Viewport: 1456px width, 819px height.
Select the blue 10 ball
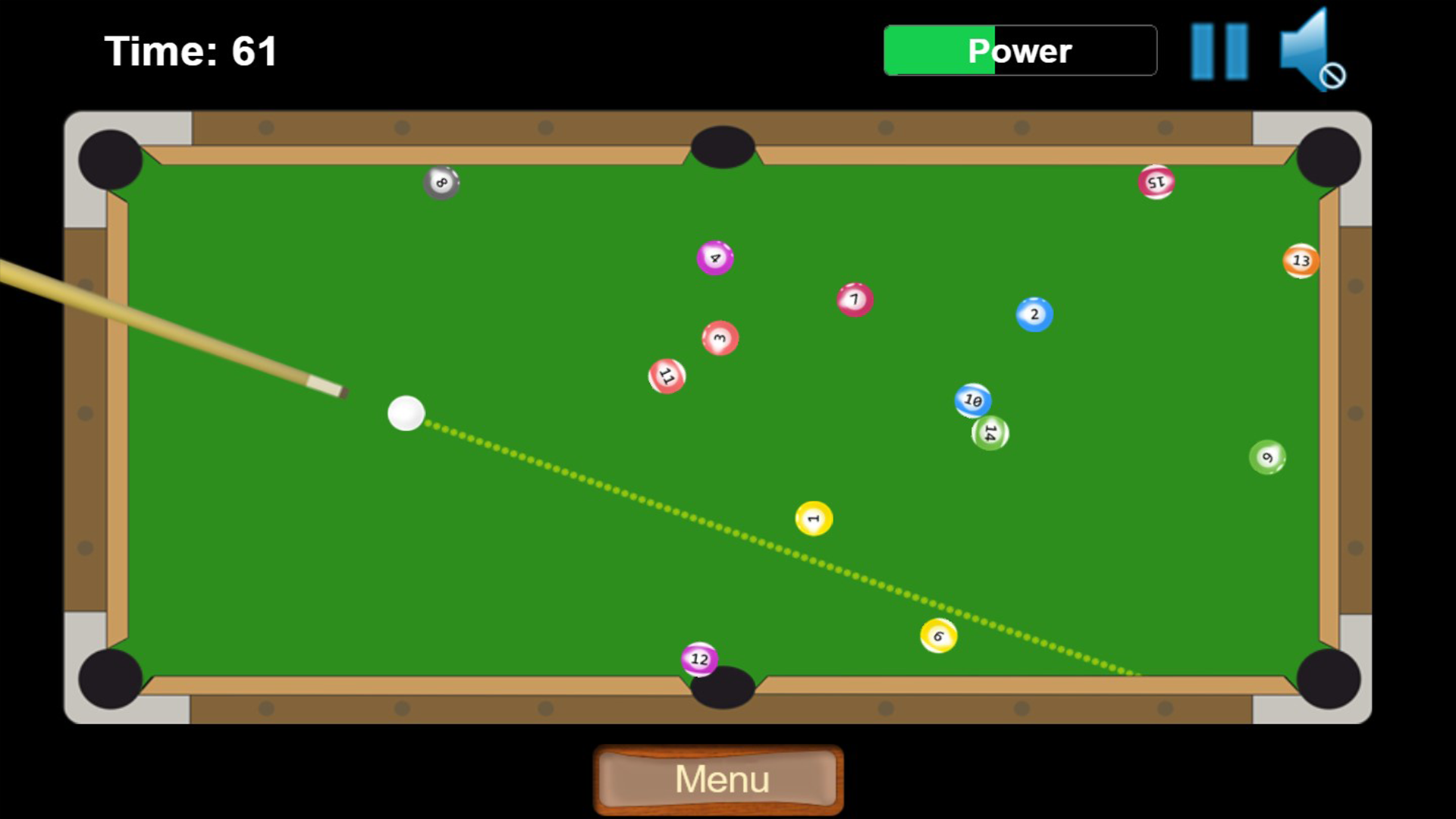pyautogui.click(x=971, y=399)
